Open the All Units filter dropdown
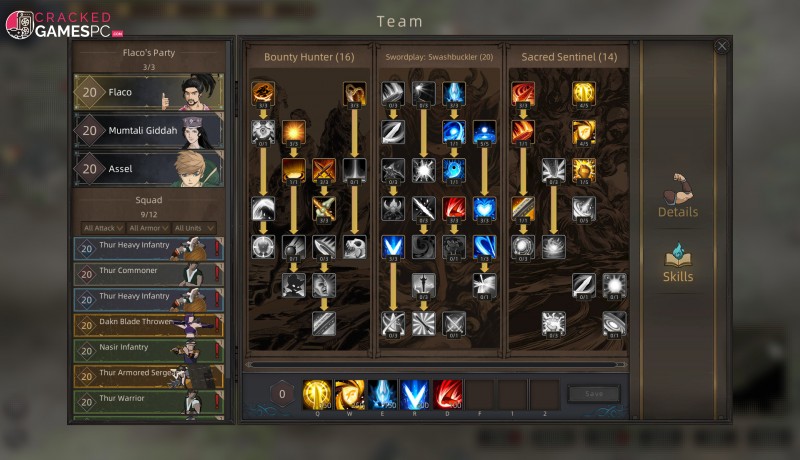Viewport: 800px width, 460px height. click(x=193, y=228)
